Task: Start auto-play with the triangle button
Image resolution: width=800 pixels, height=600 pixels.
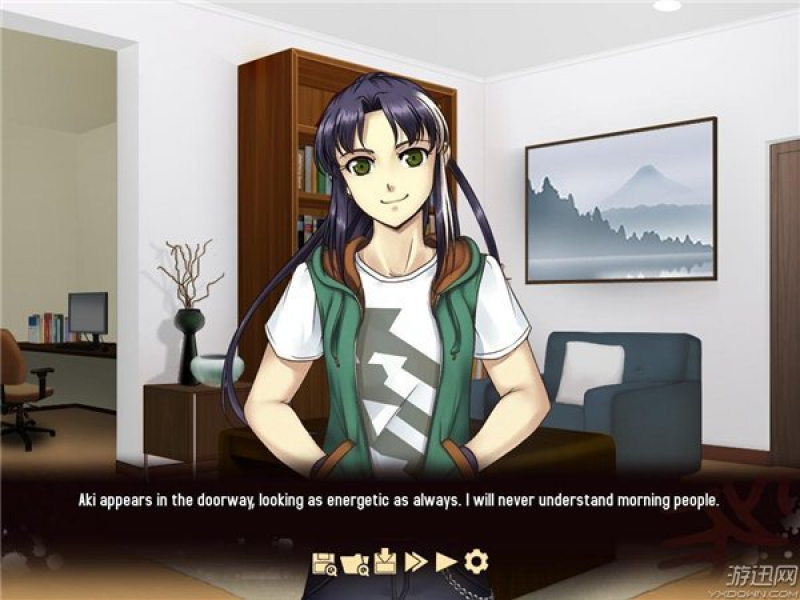Action: tap(445, 562)
